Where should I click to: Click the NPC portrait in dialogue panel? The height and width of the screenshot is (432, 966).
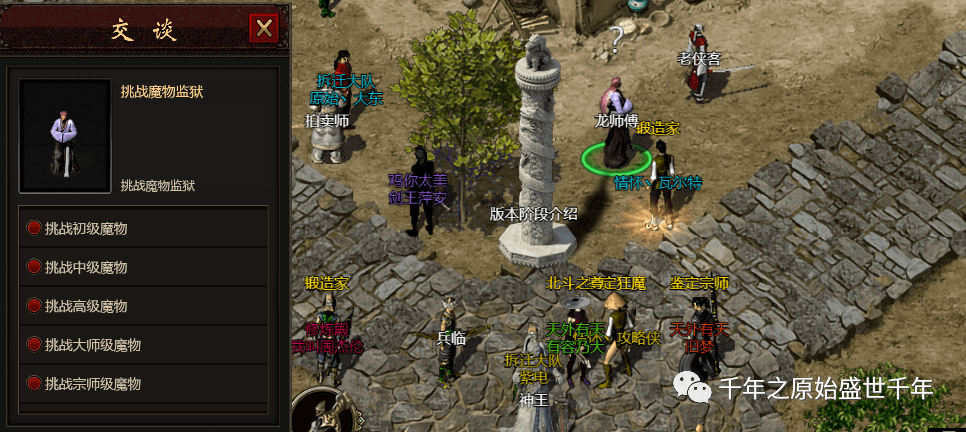point(64,136)
